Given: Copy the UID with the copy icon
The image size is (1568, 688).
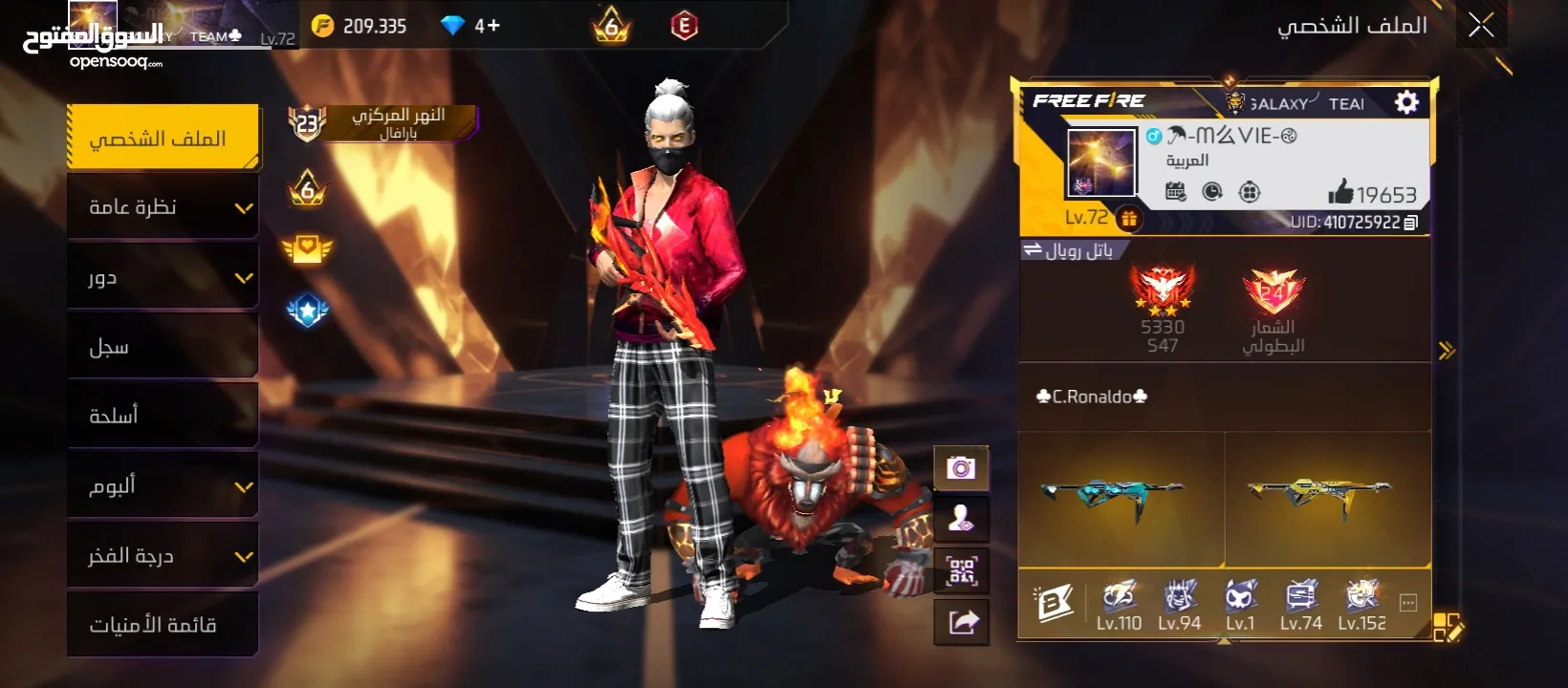Looking at the screenshot, I should click(x=1410, y=223).
